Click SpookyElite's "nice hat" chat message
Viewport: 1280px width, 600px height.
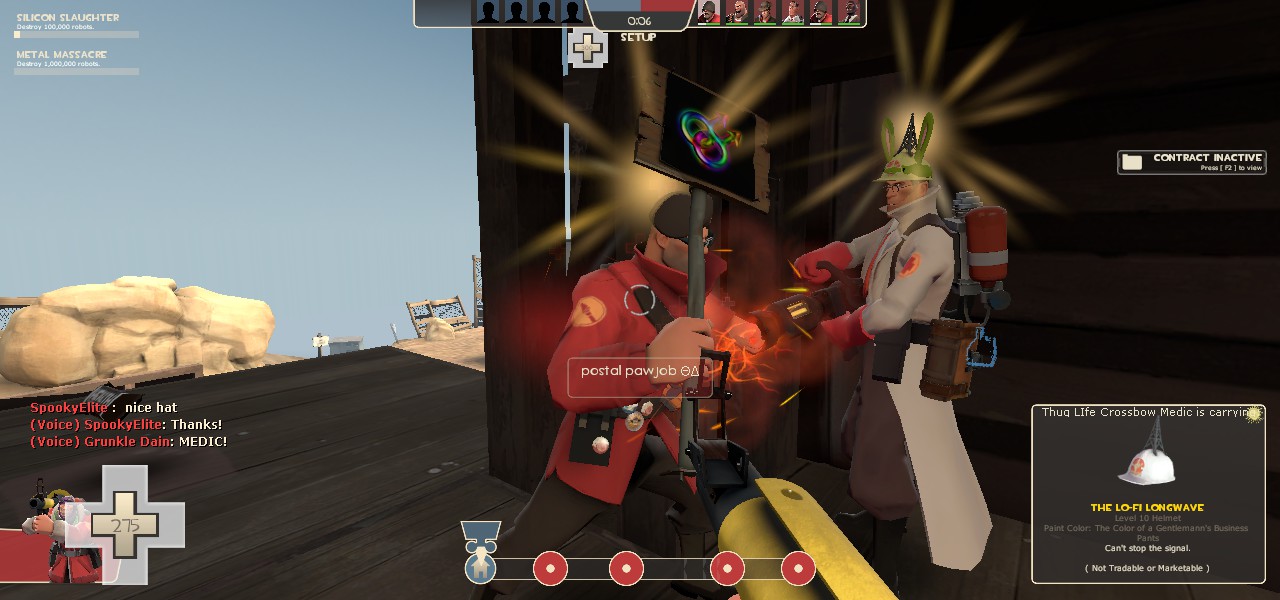tap(90, 408)
